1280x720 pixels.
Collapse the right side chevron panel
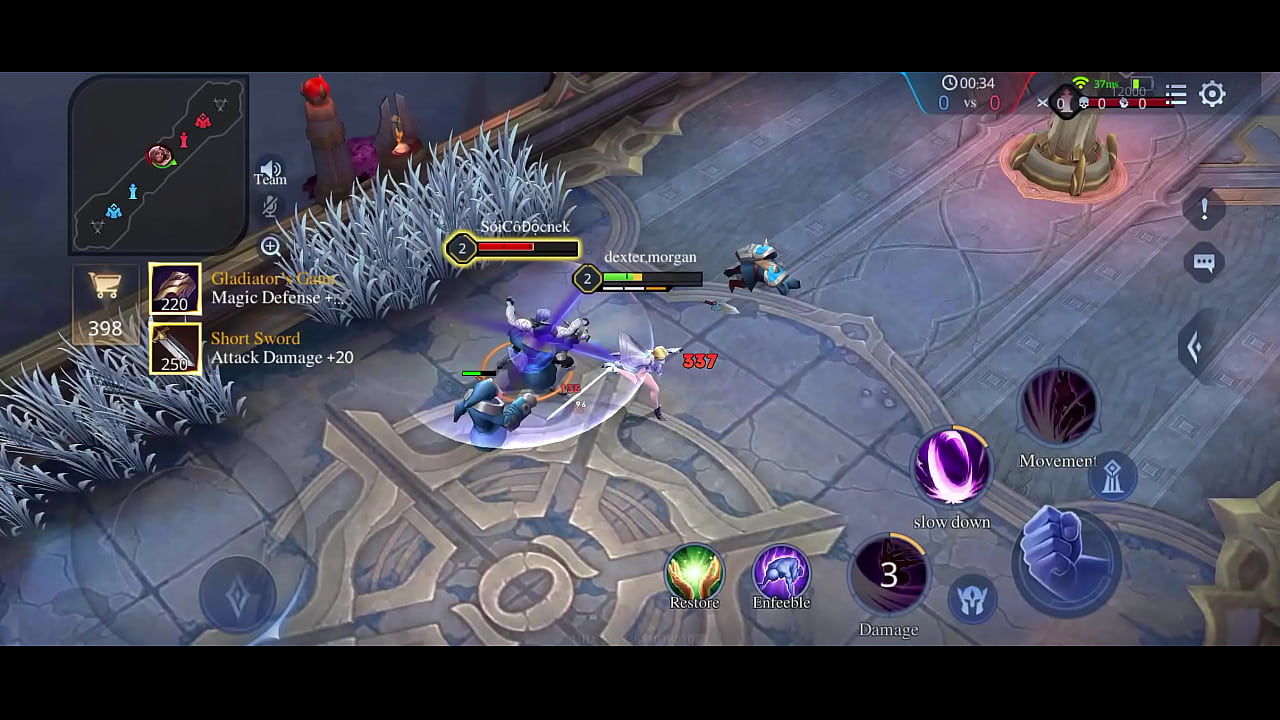coord(1196,343)
